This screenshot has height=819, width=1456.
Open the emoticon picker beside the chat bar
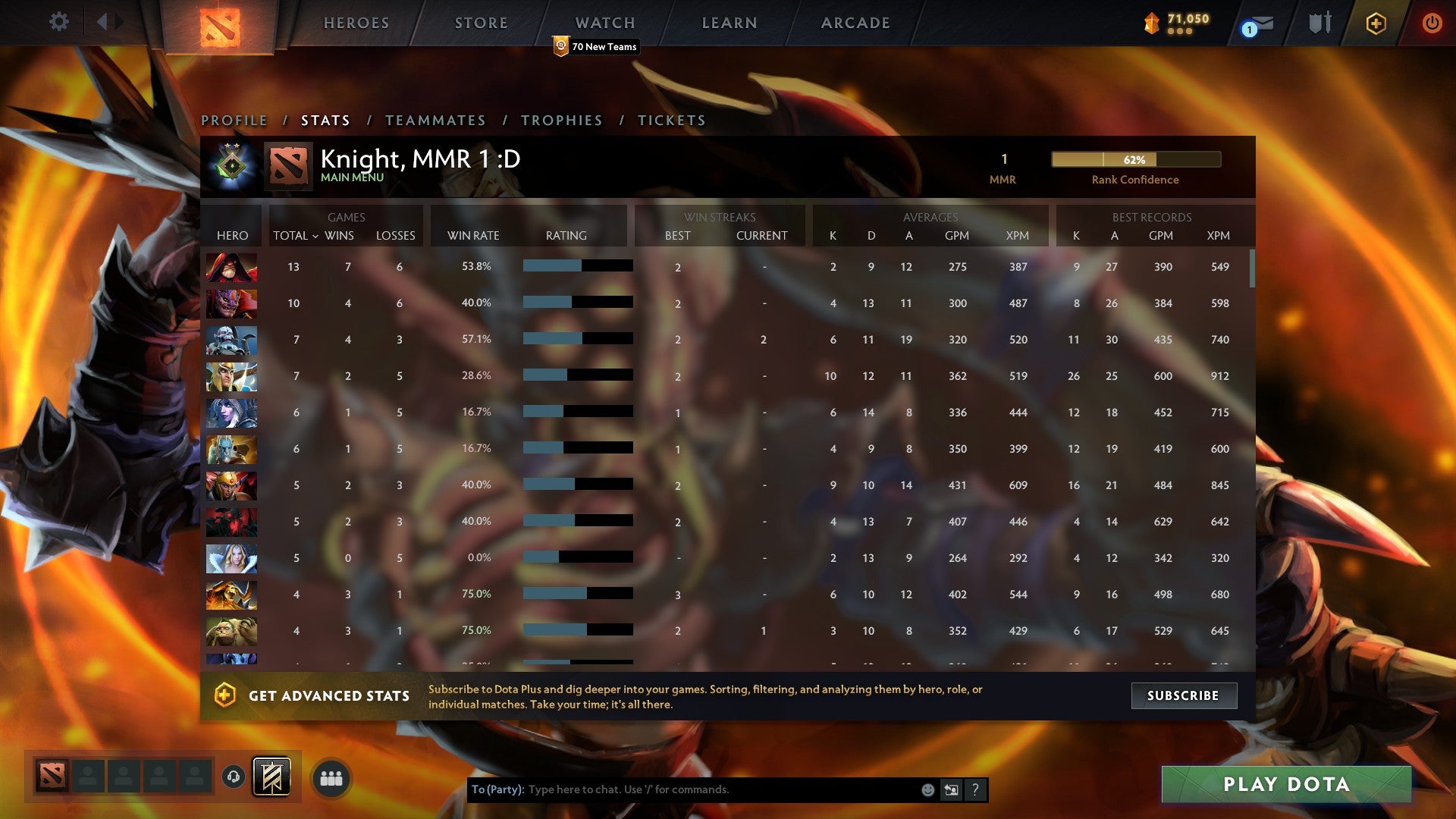(927, 789)
